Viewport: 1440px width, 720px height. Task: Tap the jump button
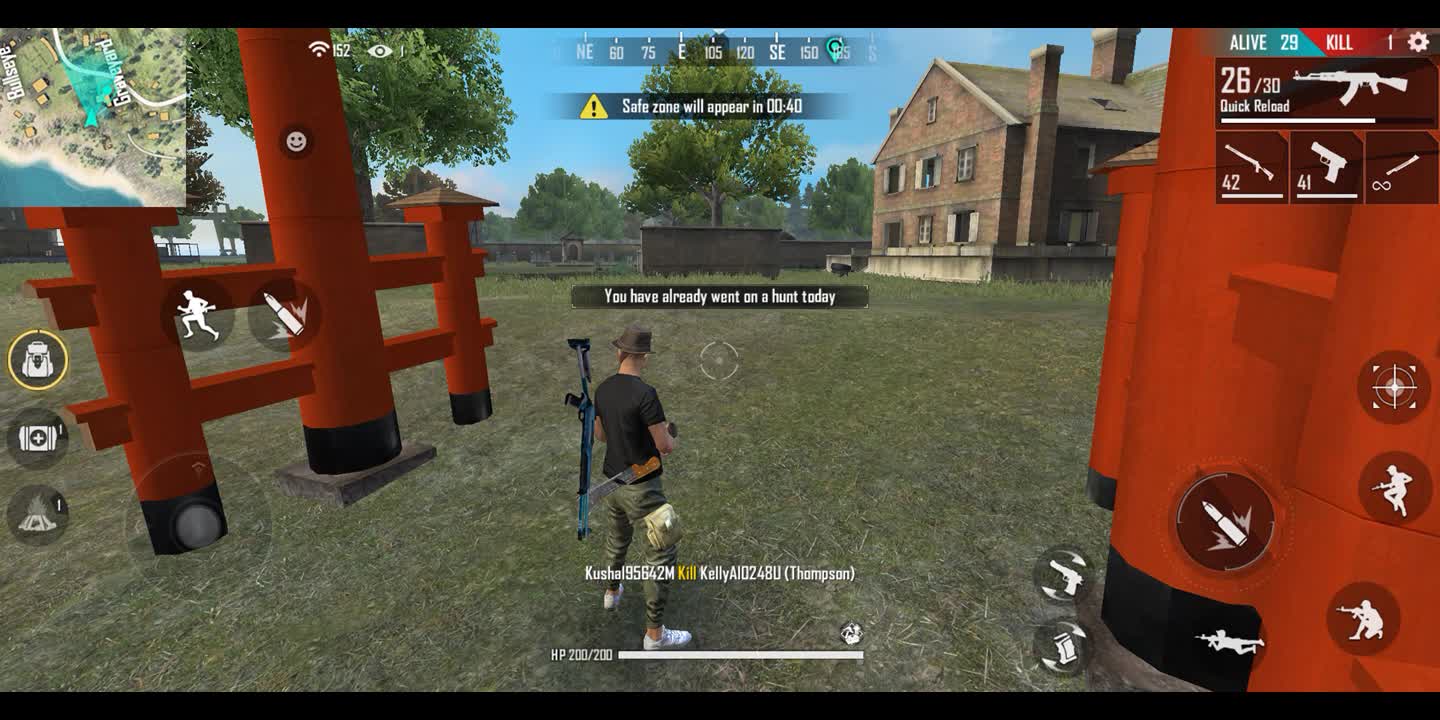tap(1393, 488)
